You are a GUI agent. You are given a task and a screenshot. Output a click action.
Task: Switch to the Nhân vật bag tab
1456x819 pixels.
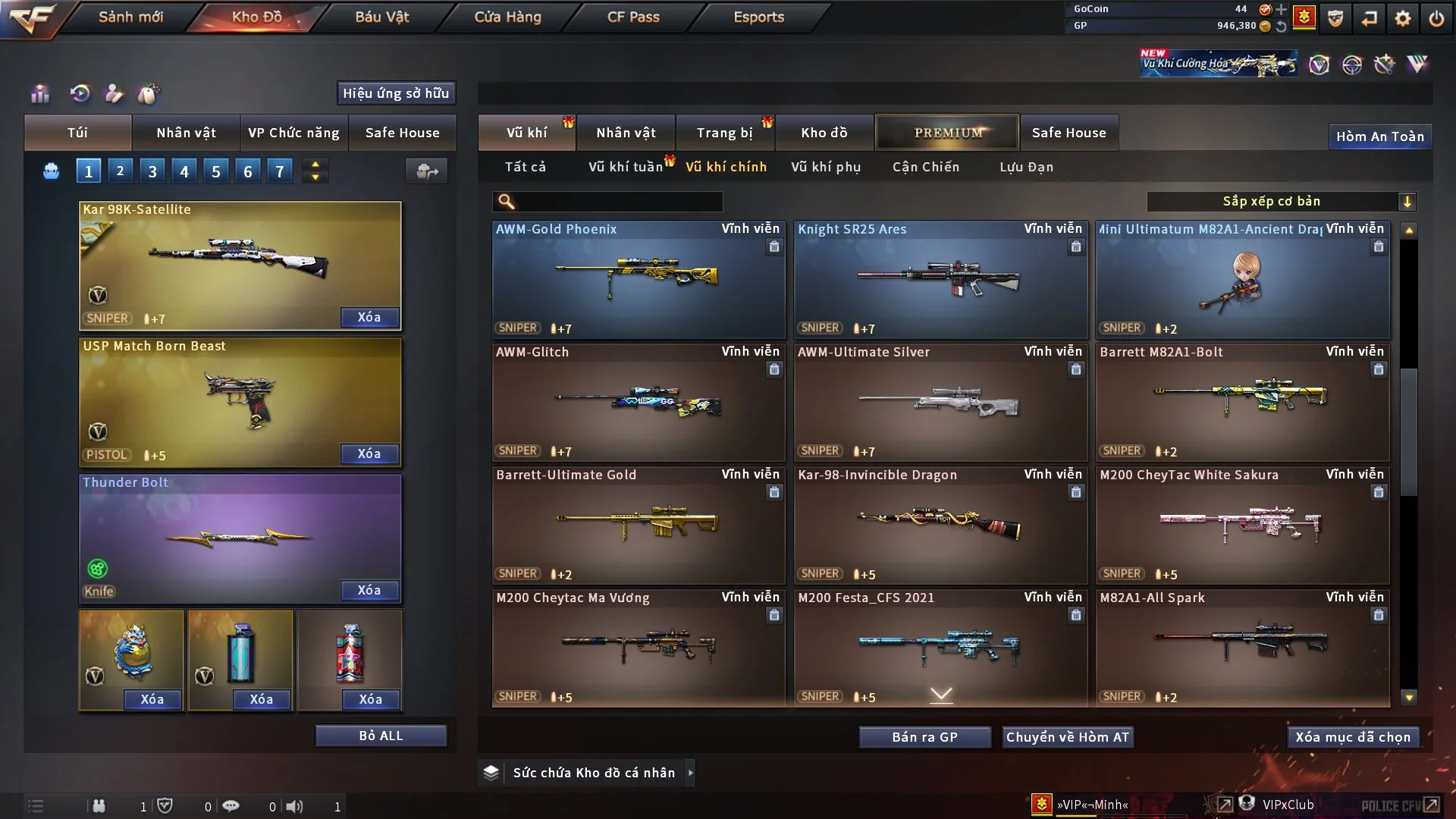click(186, 133)
